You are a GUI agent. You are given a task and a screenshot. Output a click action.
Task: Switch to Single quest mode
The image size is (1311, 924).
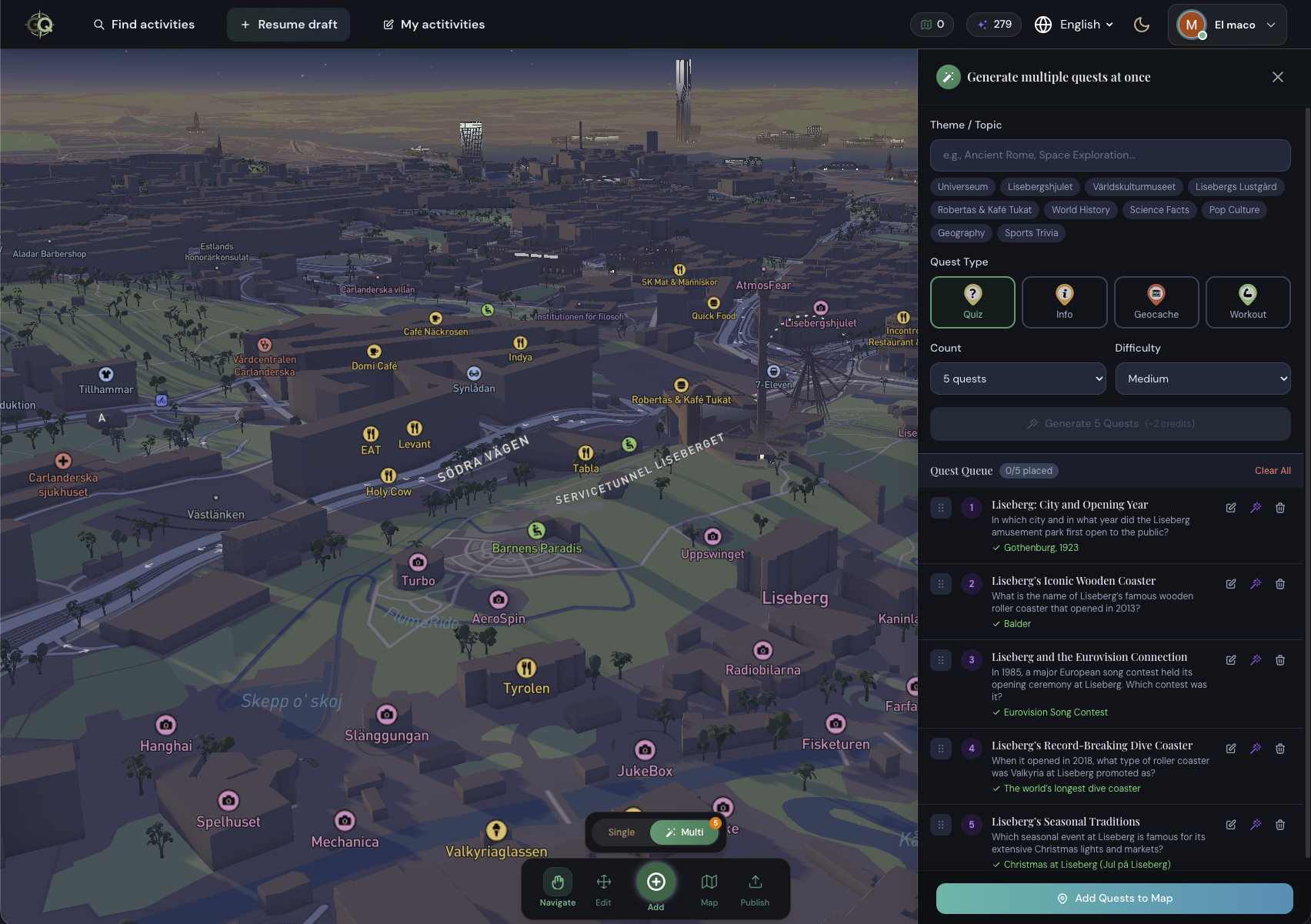[622, 832]
